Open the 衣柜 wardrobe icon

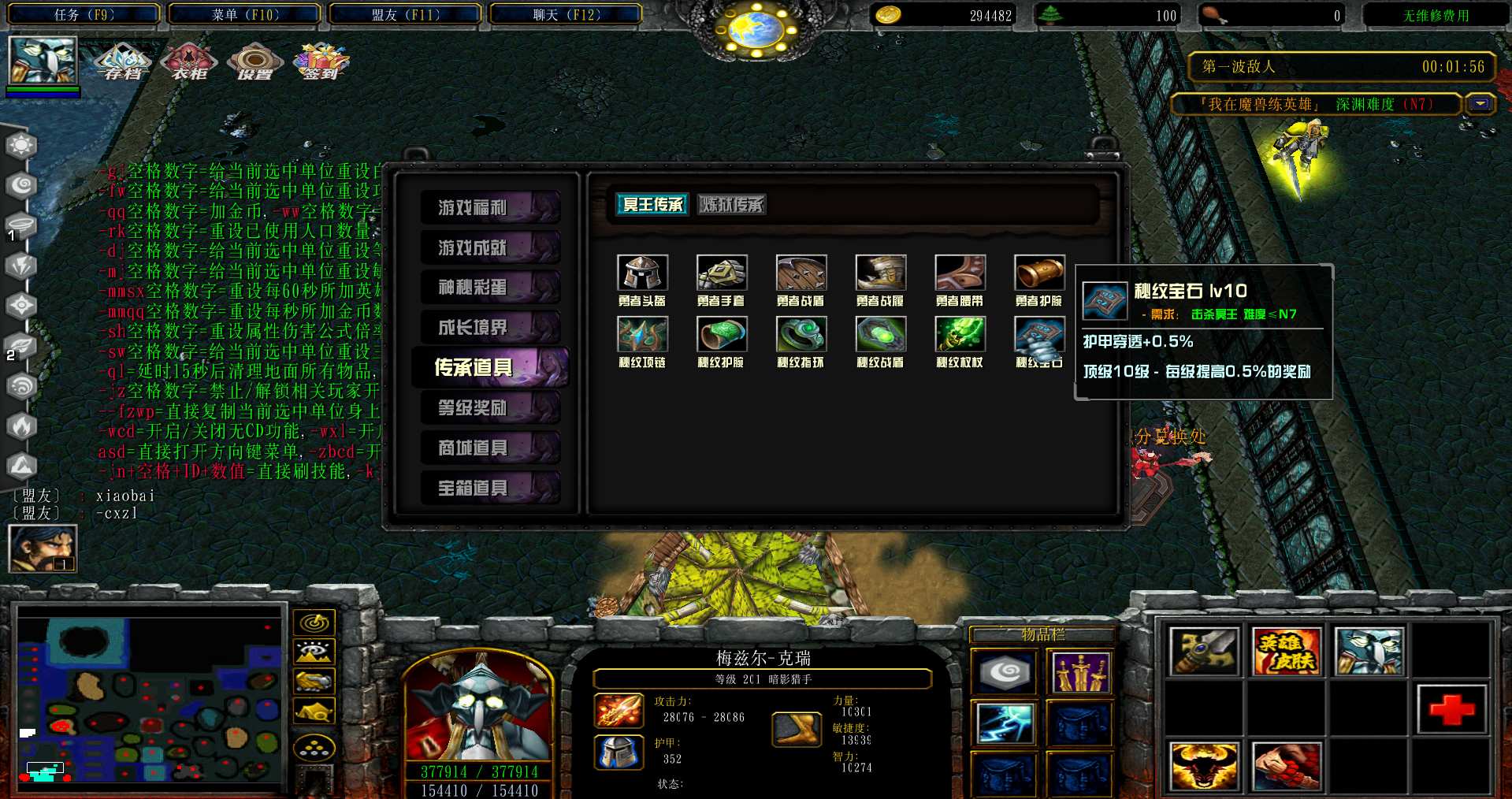(189, 61)
